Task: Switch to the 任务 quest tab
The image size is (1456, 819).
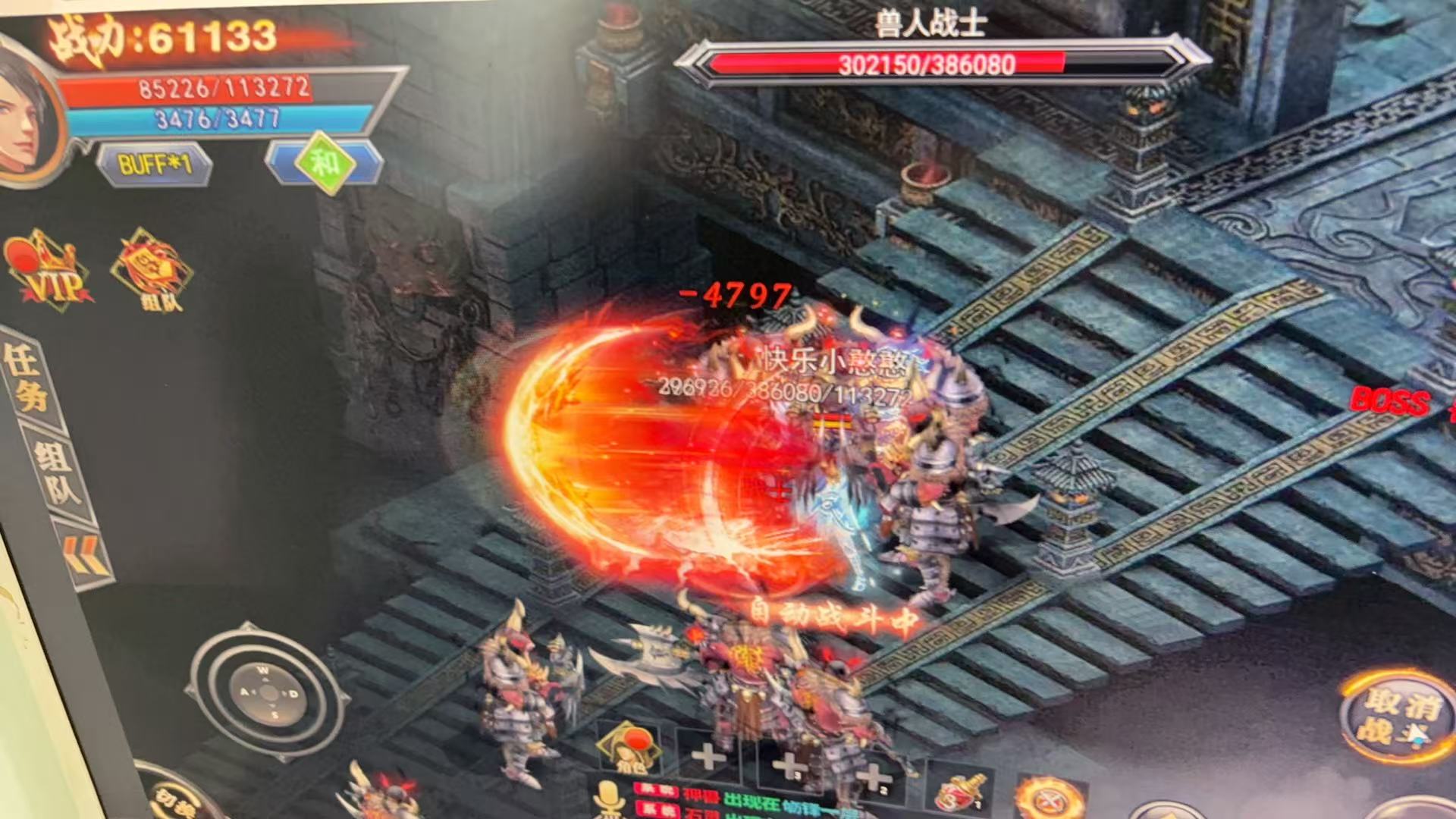Action: pyautogui.click(x=26, y=377)
